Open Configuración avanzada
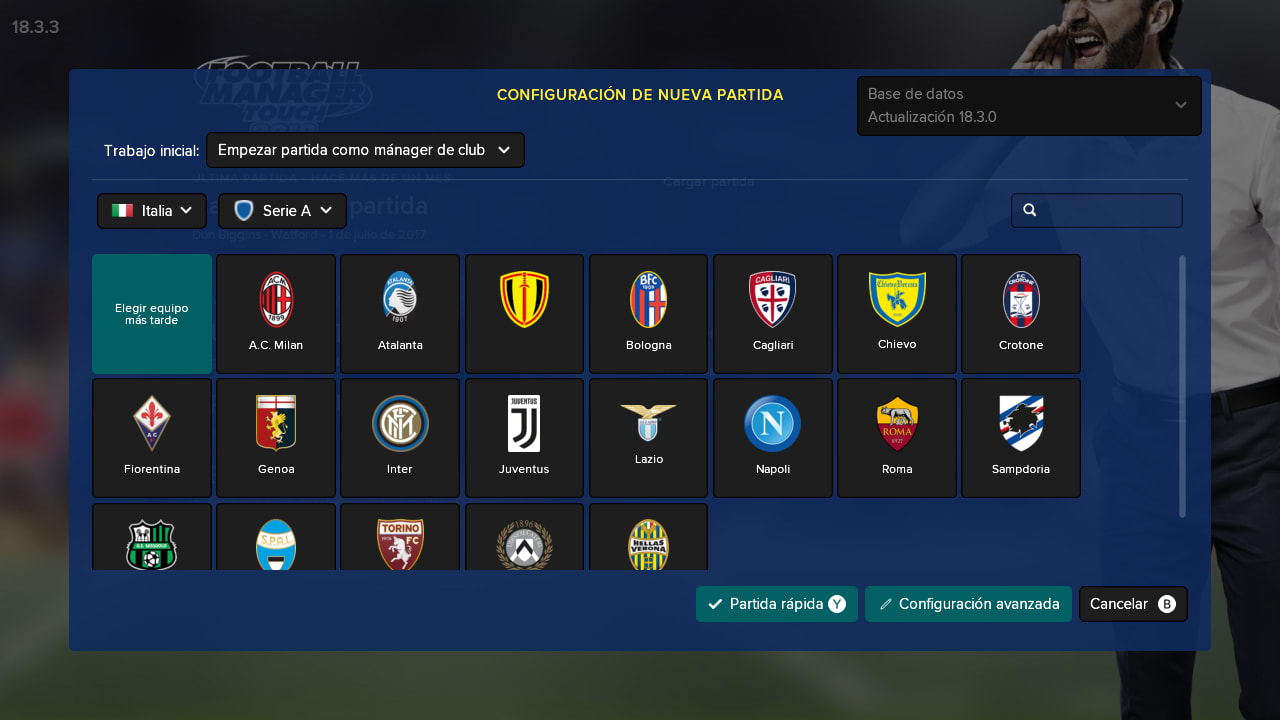This screenshot has width=1280, height=720. pos(968,603)
